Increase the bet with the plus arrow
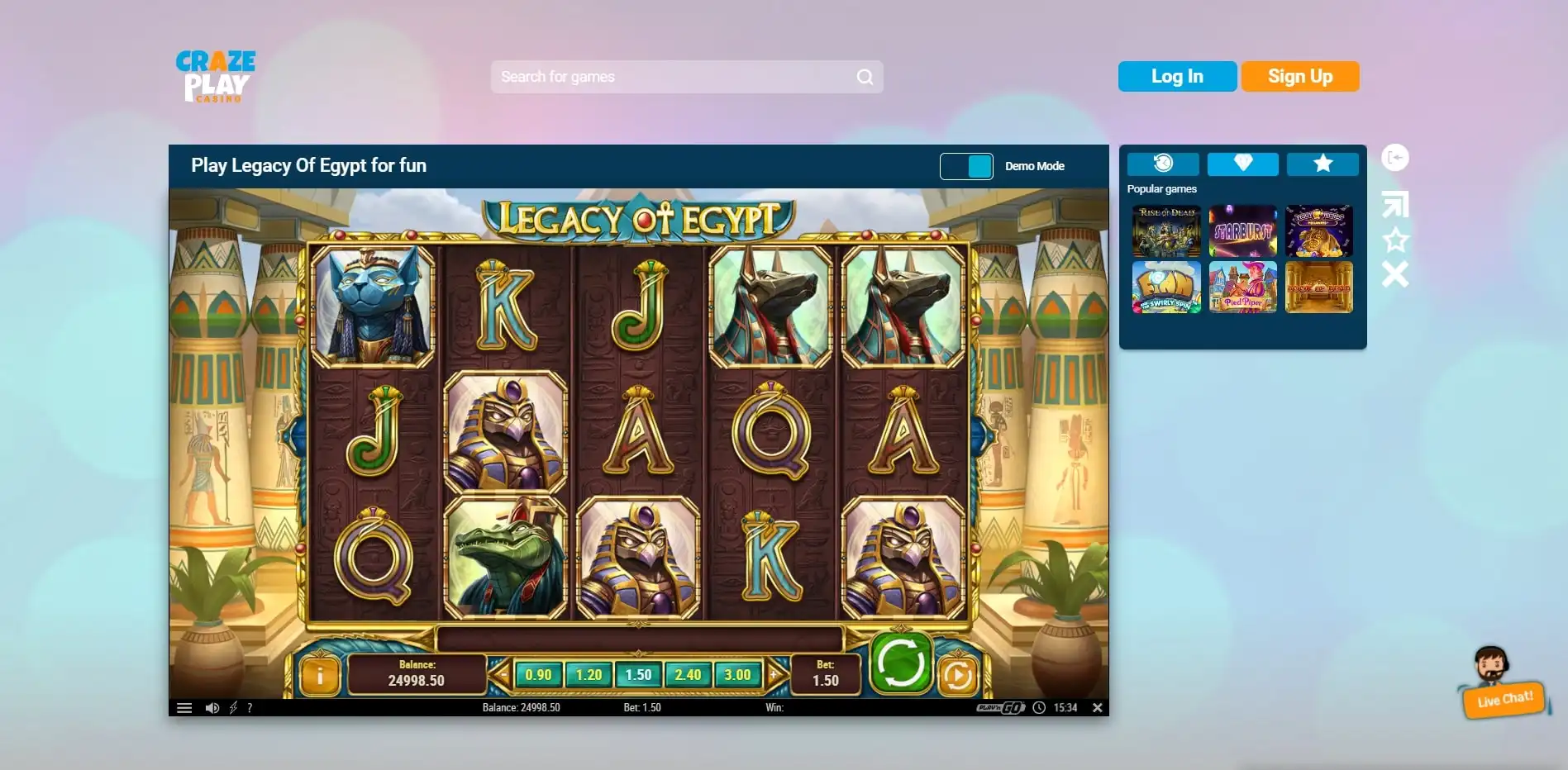 (x=774, y=675)
